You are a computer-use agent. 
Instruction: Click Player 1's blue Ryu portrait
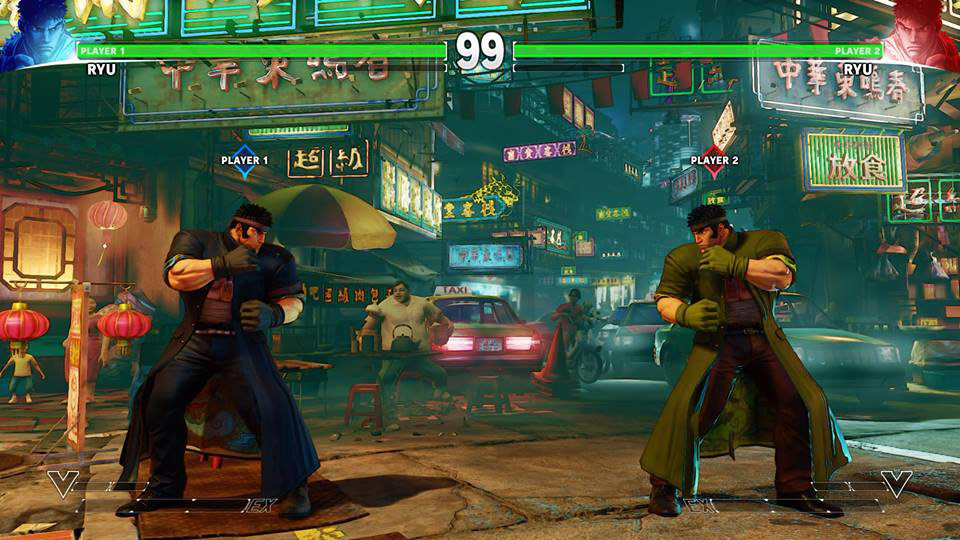point(36,32)
